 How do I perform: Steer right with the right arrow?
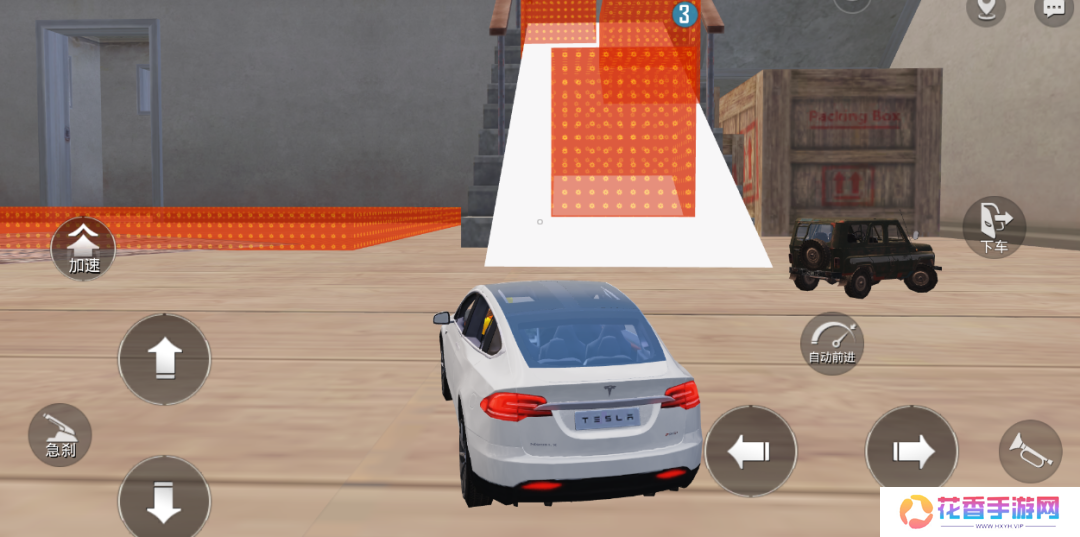coord(911,451)
